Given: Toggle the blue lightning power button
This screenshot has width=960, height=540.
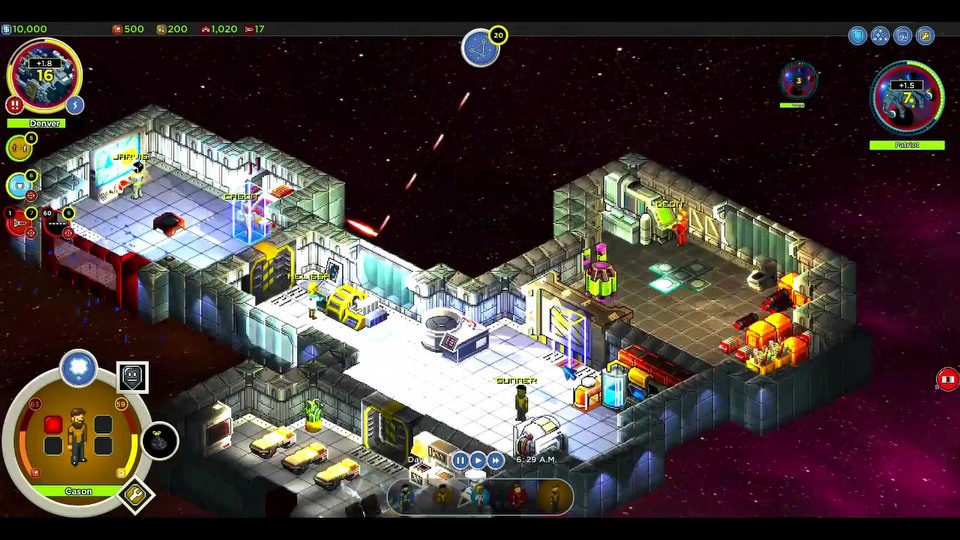Looking at the screenshot, I should coord(74,104).
